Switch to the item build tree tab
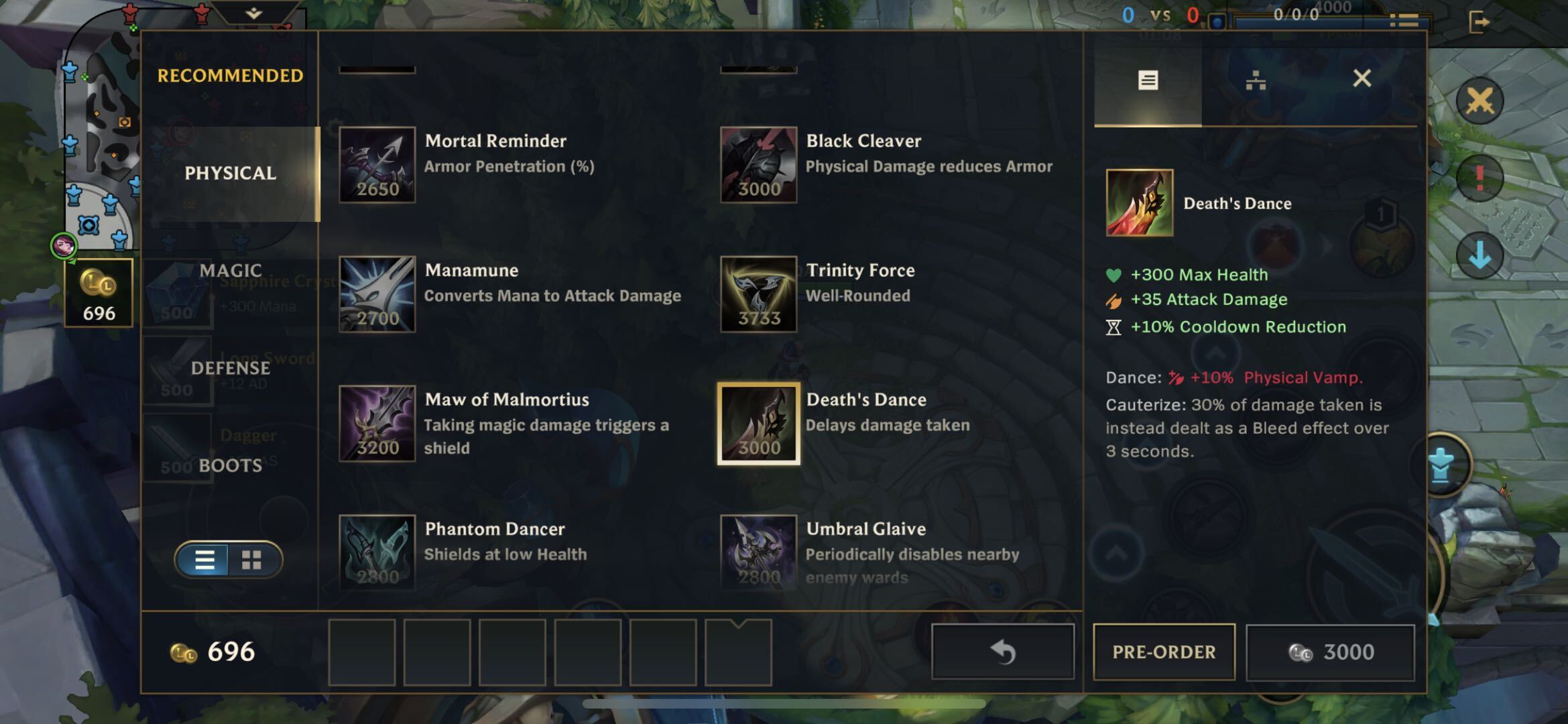This screenshot has width=1568, height=724. tap(1255, 81)
